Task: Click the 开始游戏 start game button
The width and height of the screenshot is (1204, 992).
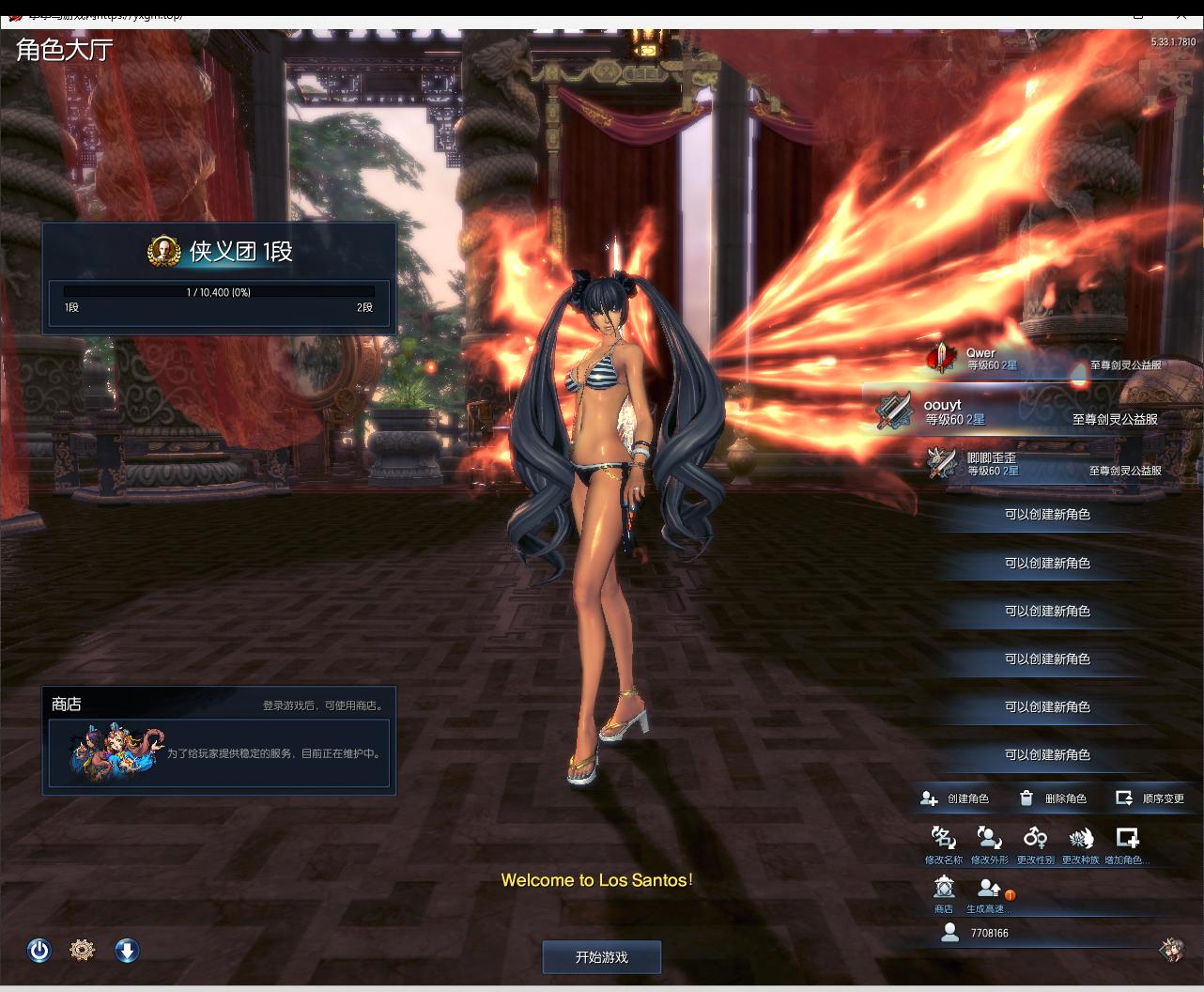Action: [x=601, y=957]
